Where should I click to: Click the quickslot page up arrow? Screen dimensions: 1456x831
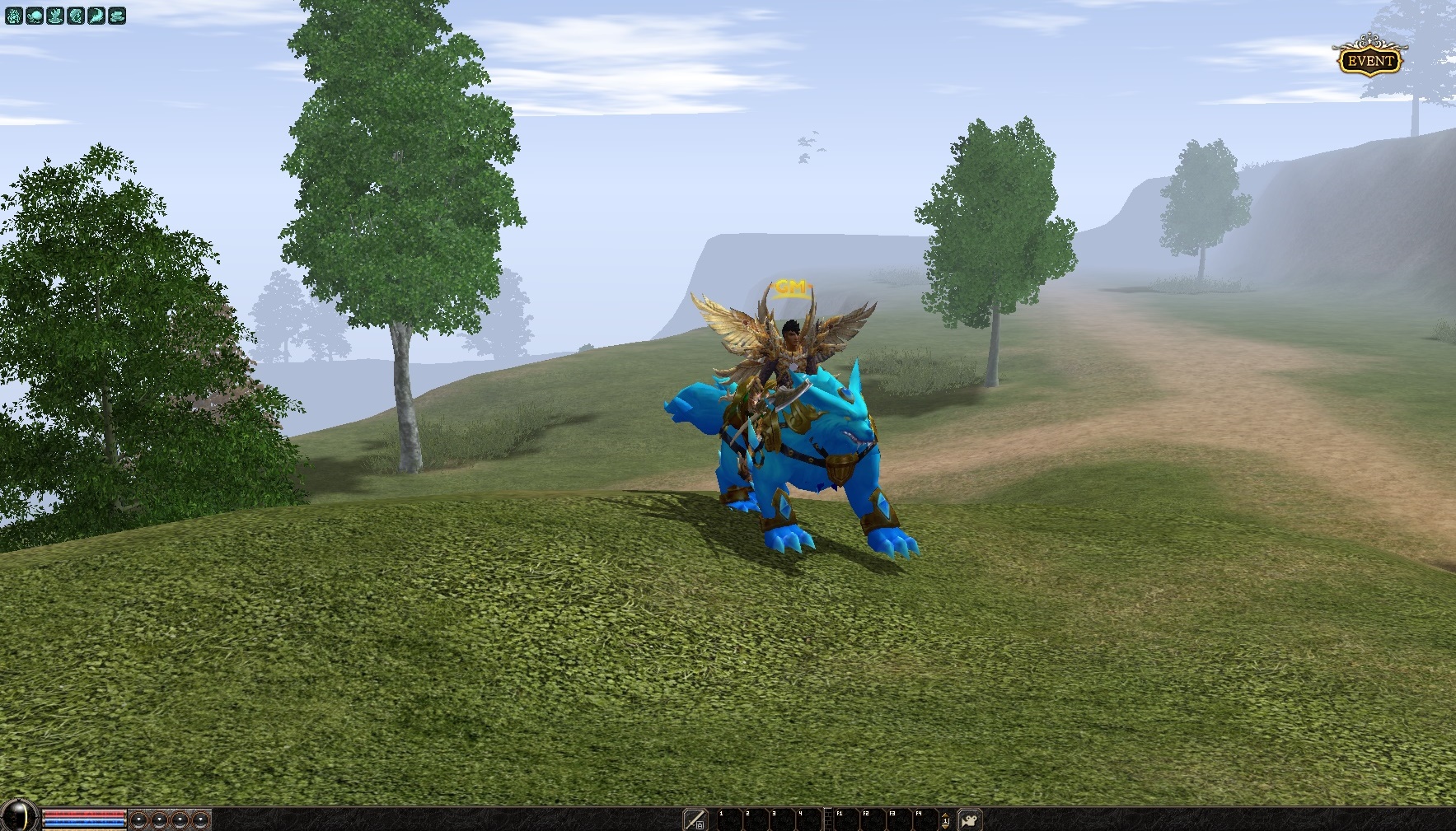point(945,814)
